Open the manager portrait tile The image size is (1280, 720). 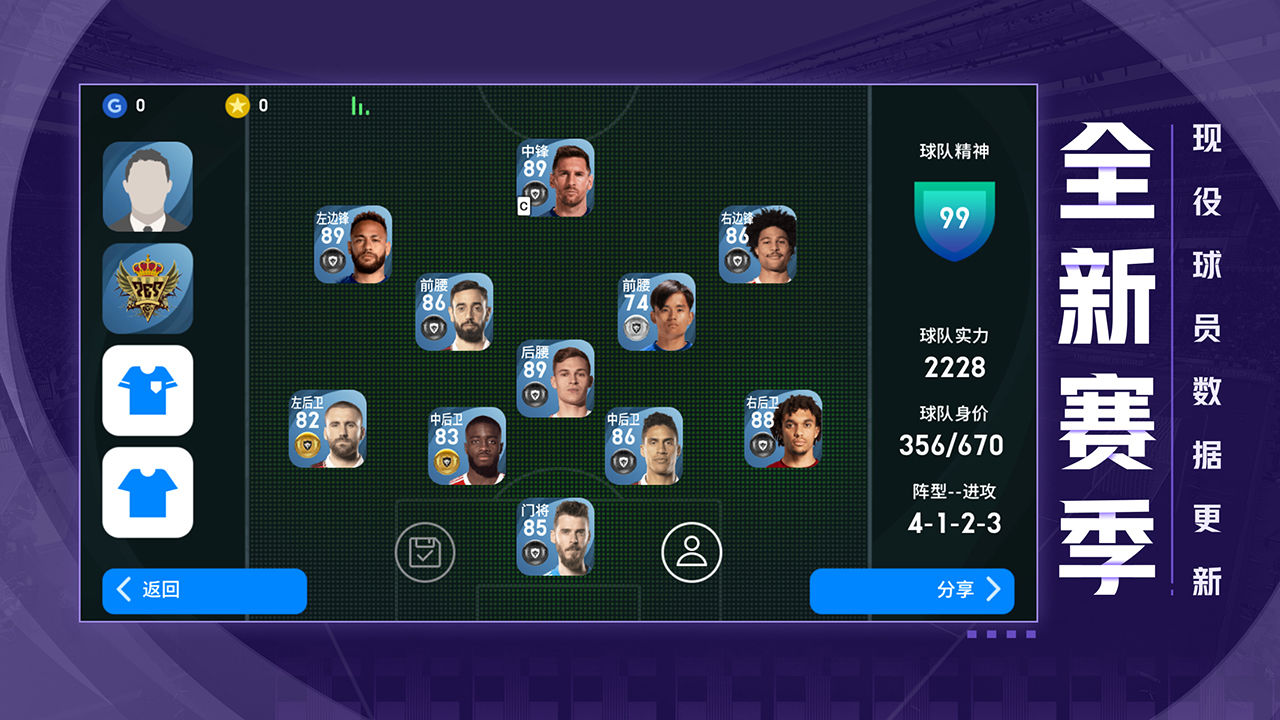point(147,187)
